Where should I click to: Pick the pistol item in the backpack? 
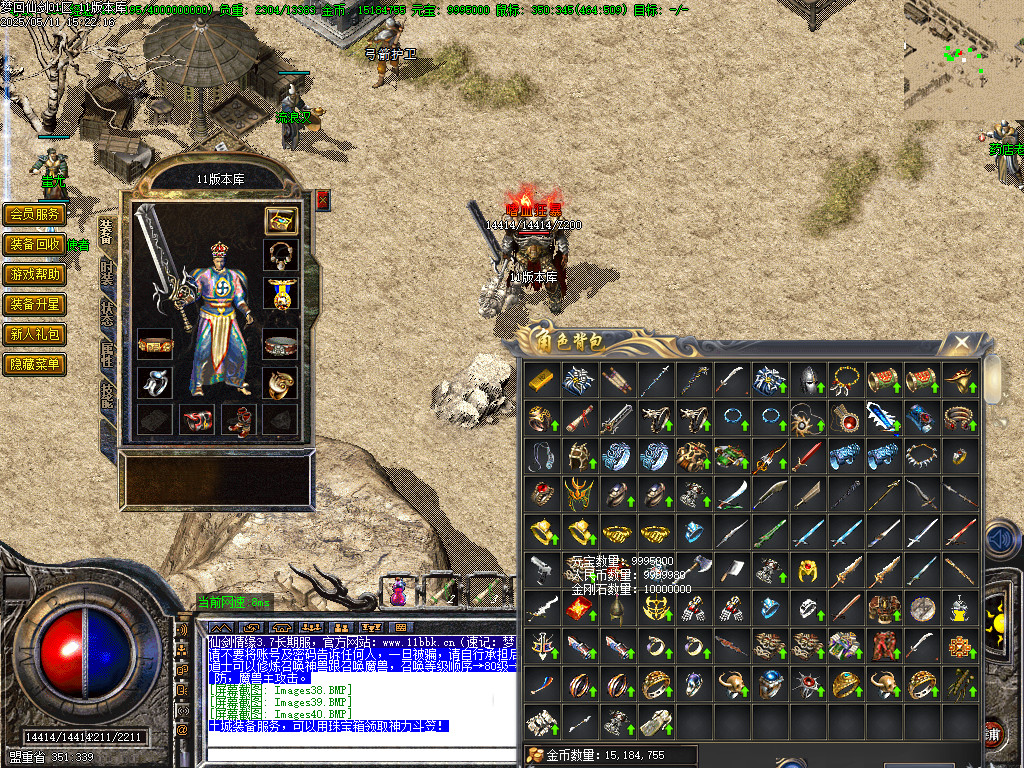tap(541, 570)
